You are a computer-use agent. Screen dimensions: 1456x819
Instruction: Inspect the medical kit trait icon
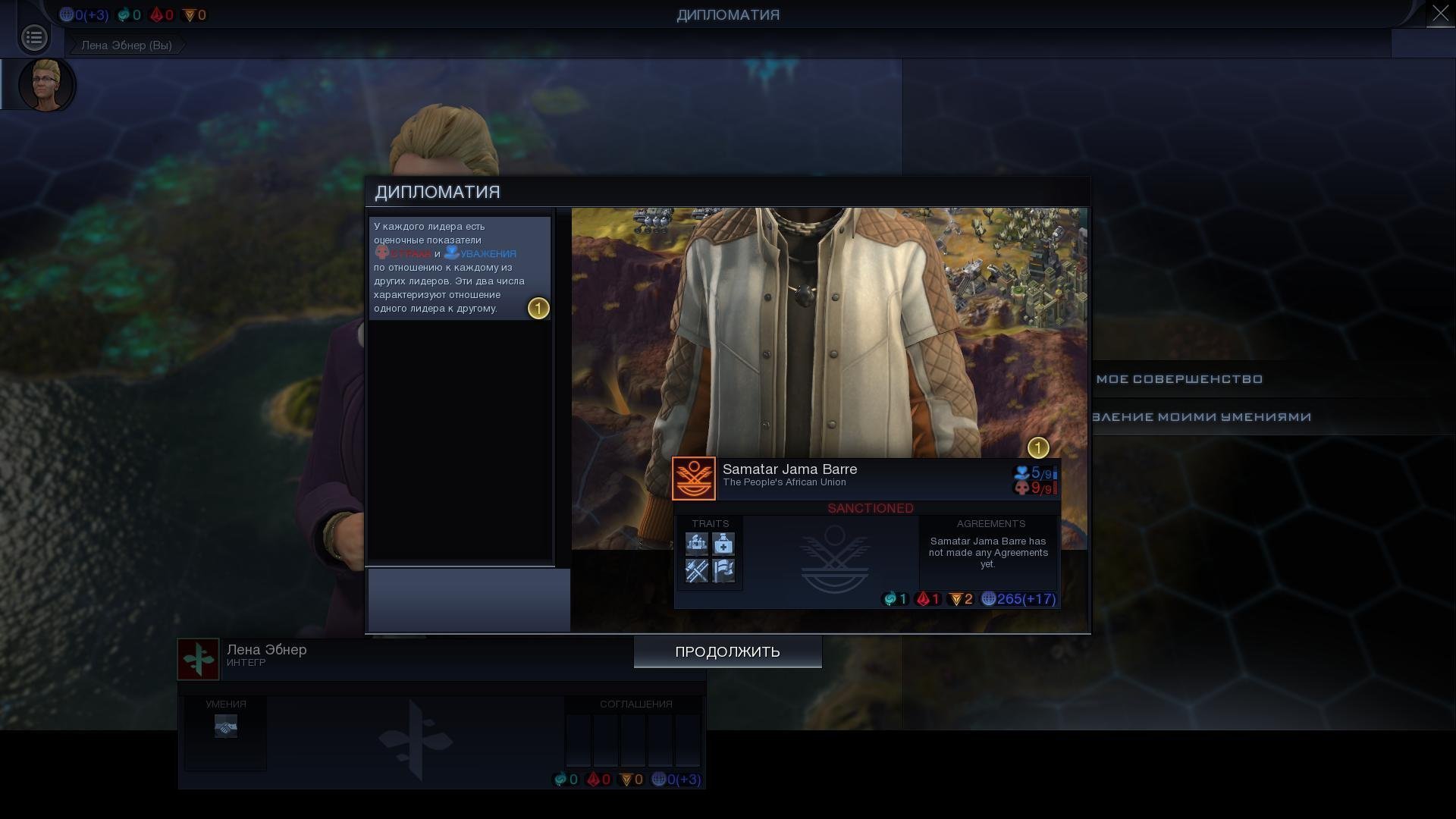pos(723,544)
